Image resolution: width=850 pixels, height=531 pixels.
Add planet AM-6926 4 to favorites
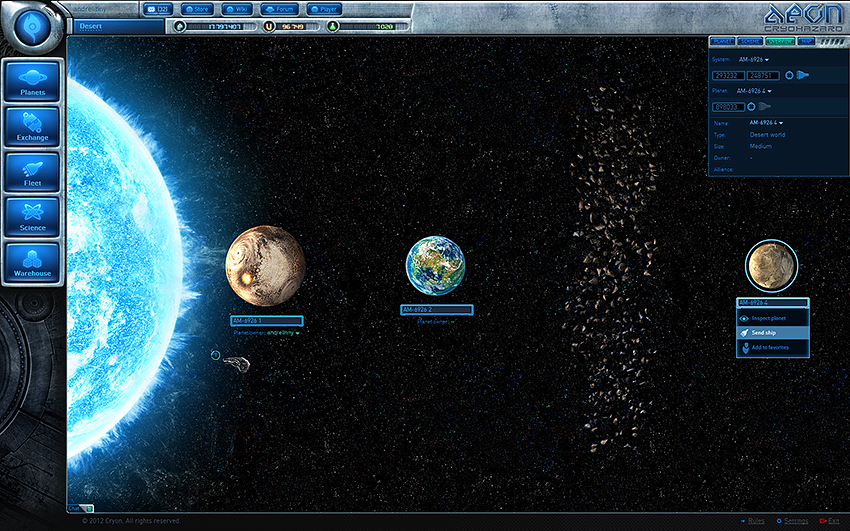(772, 347)
